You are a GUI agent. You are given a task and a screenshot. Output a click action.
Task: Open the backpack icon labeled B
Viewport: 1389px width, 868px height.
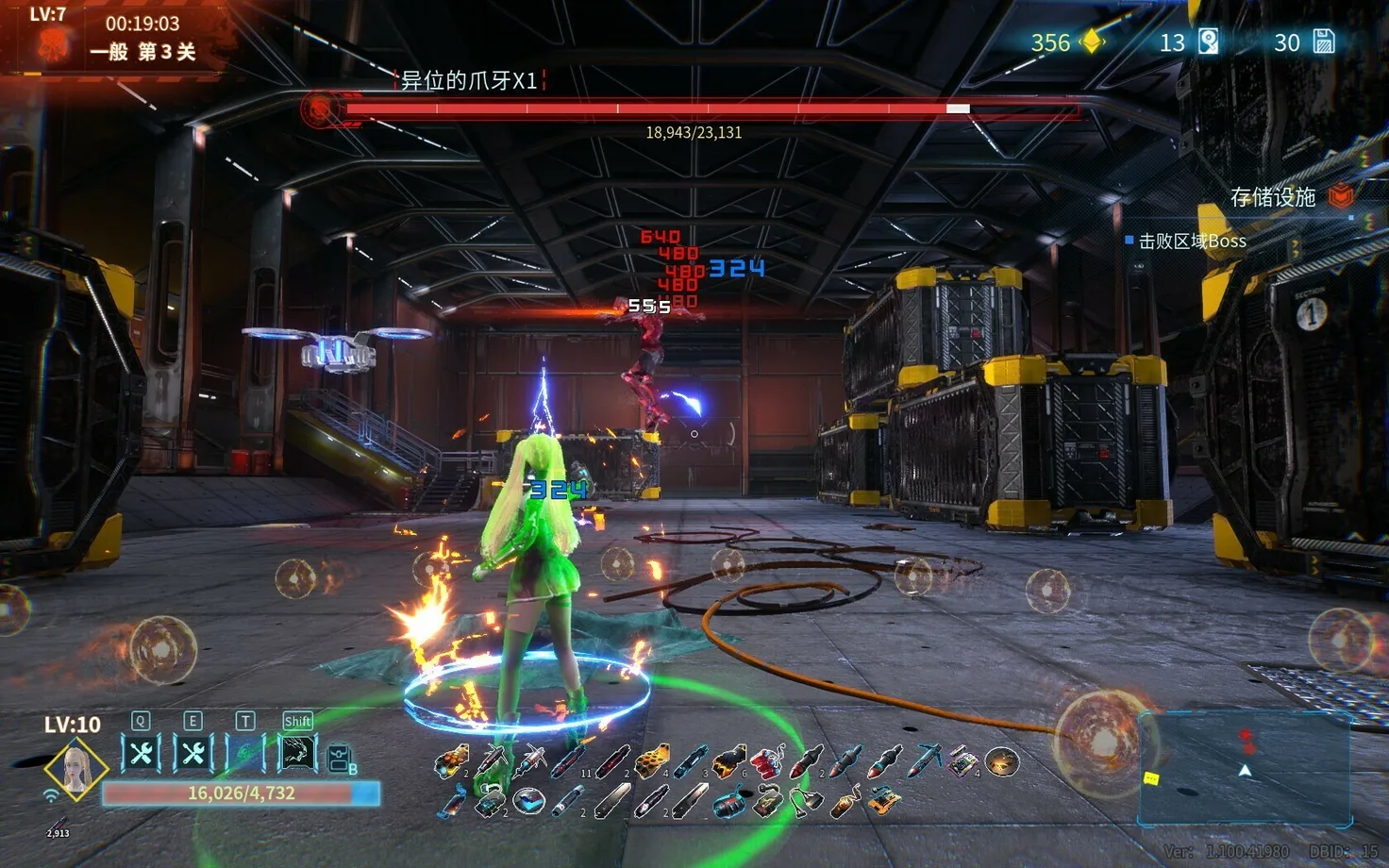[x=340, y=759]
